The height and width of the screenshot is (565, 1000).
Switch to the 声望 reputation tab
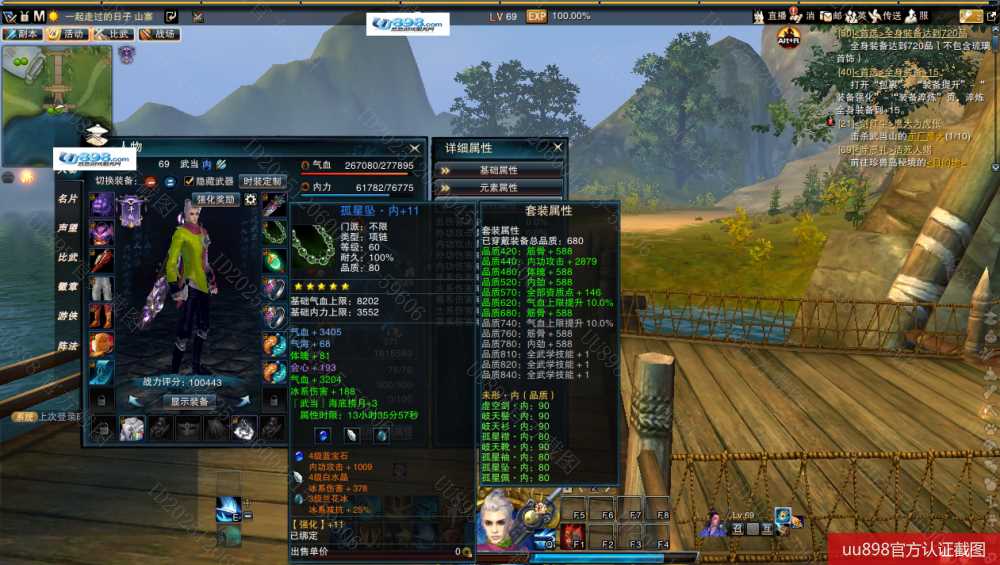point(67,228)
